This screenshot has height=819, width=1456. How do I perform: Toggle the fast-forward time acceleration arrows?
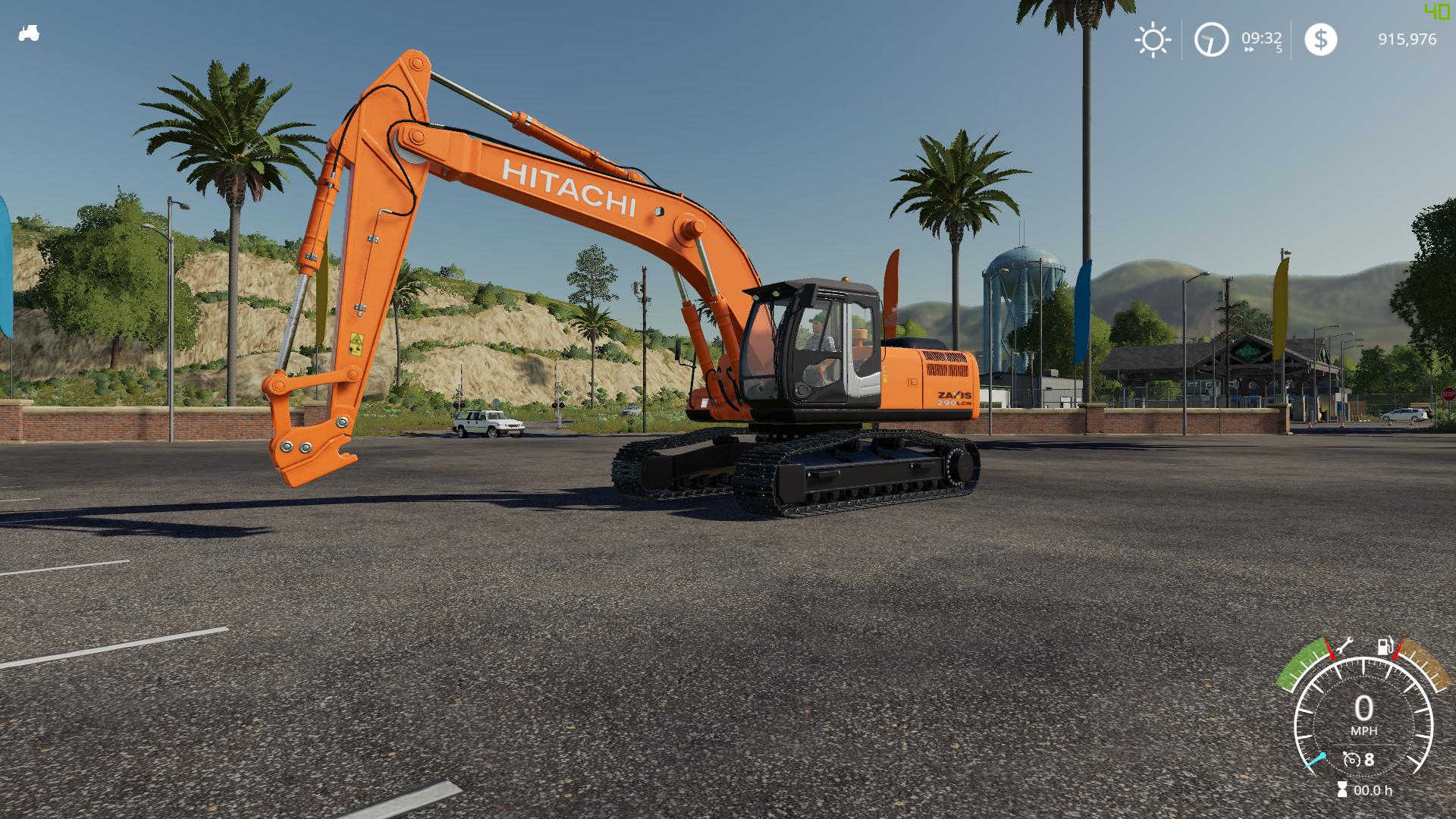[x=1249, y=49]
